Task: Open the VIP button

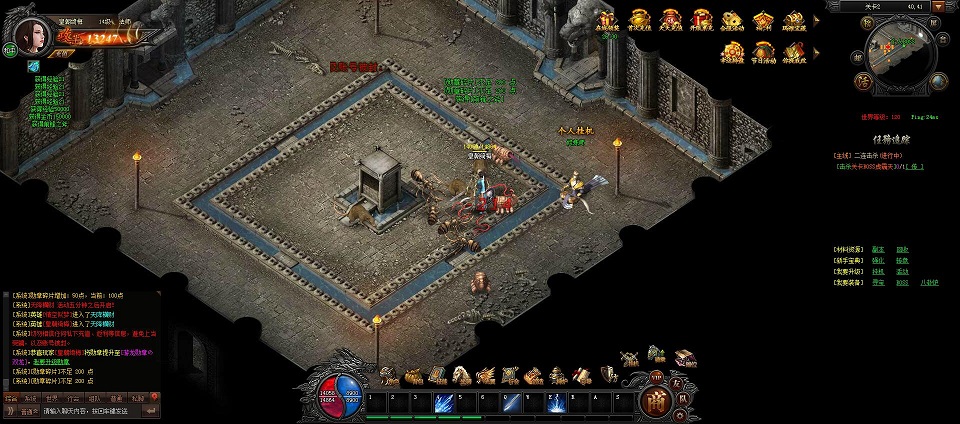Action: [656, 377]
